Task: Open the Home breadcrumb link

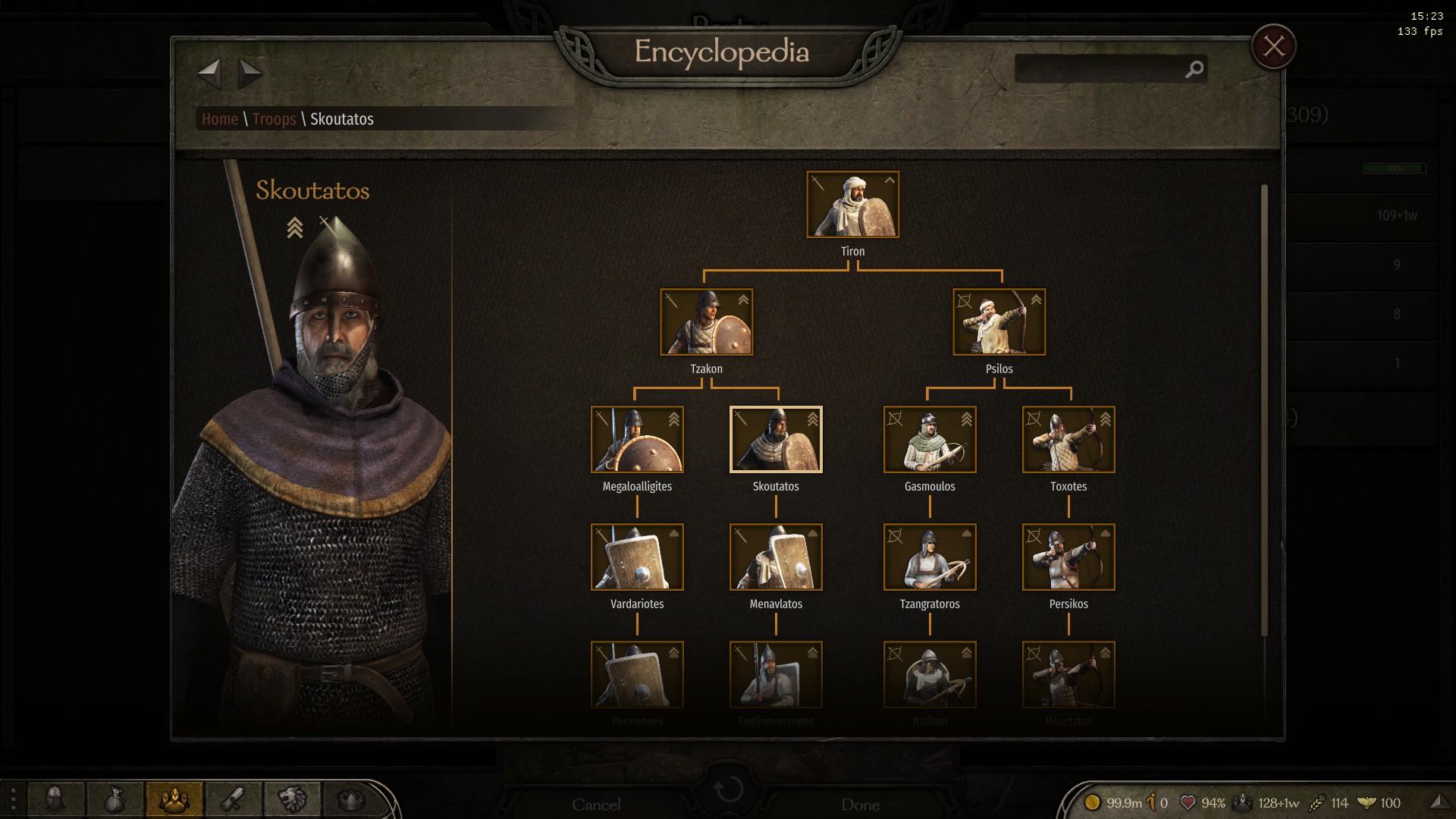Action: point(220,119)
